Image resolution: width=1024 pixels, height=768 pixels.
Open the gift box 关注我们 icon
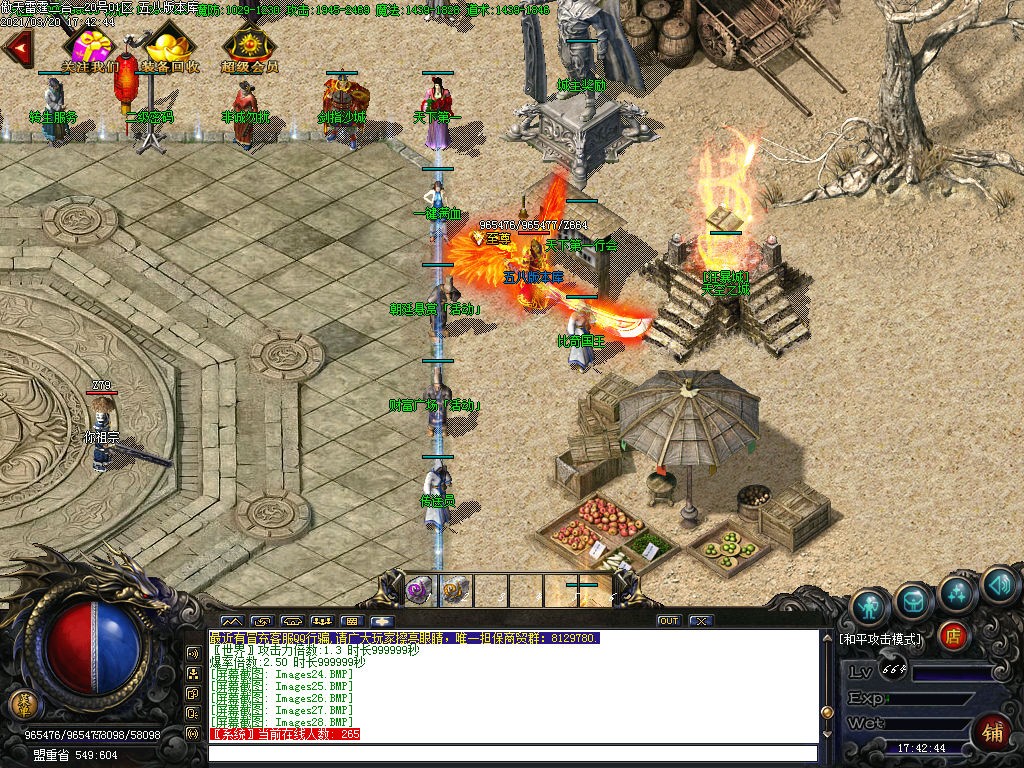coord(89,49)
